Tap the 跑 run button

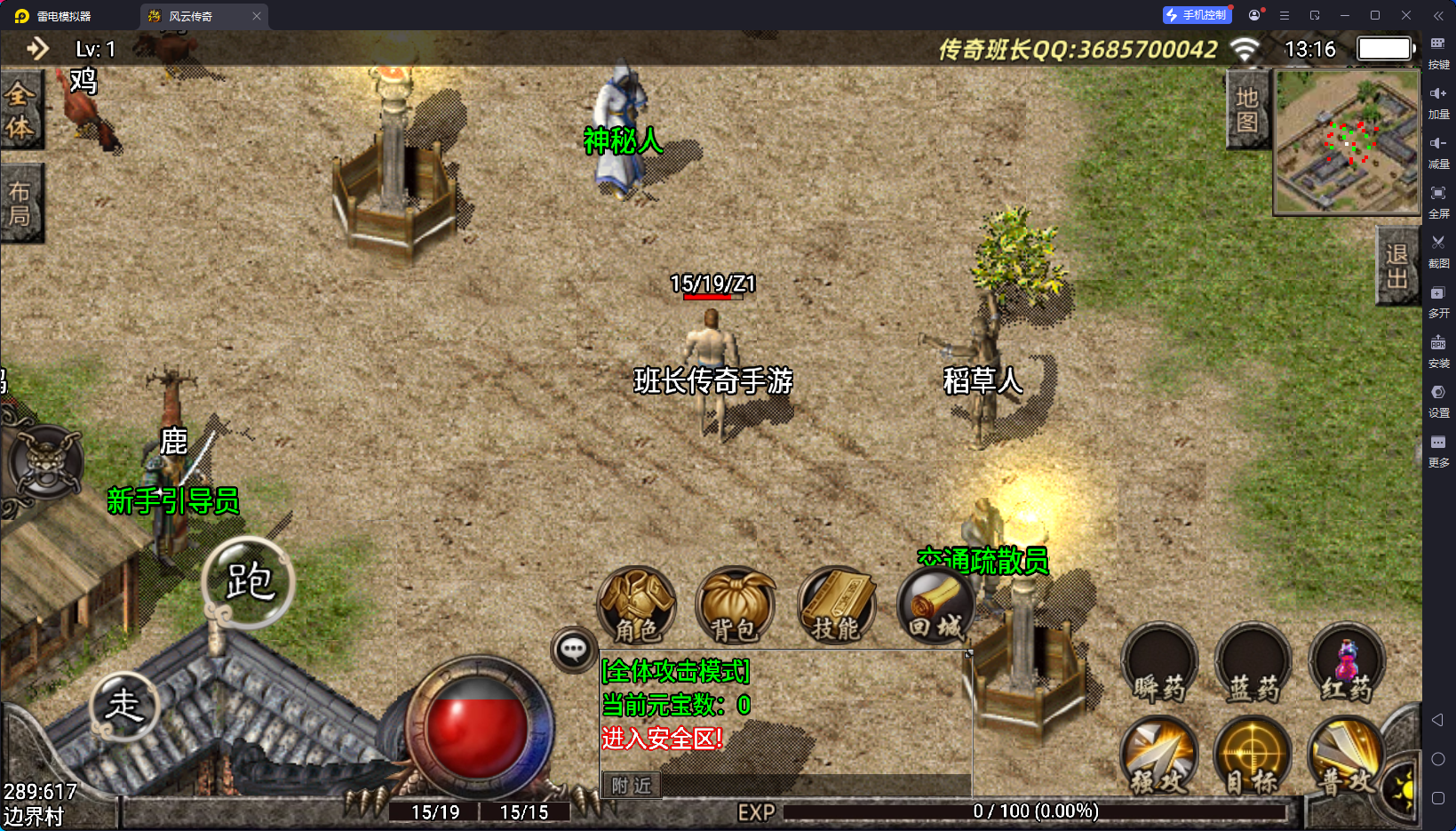click(248, 583)
